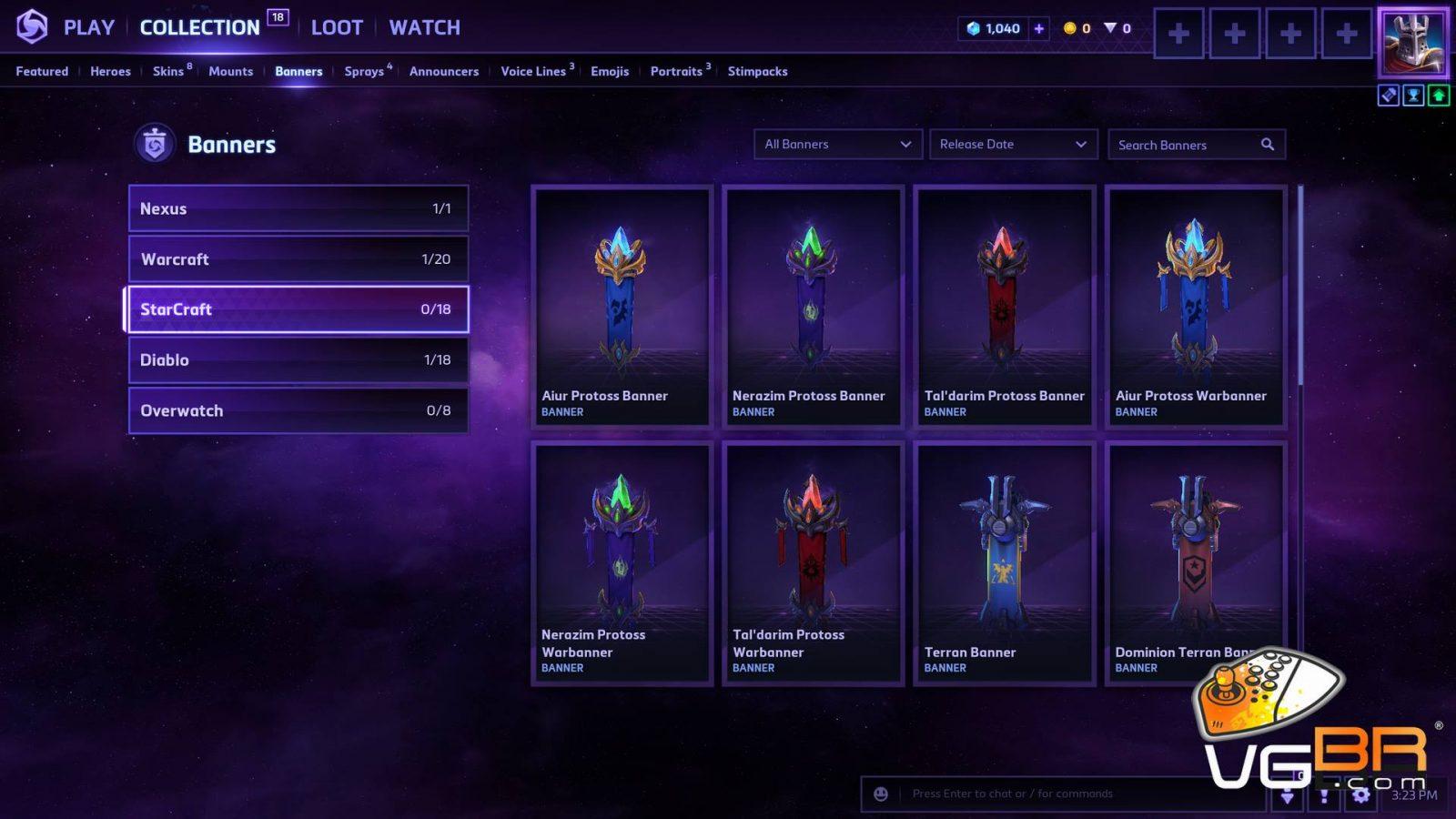The width and height of the screenshot is (1456, 819).
Task: Go to the WATCH section
Action: (x=424, y=27)
